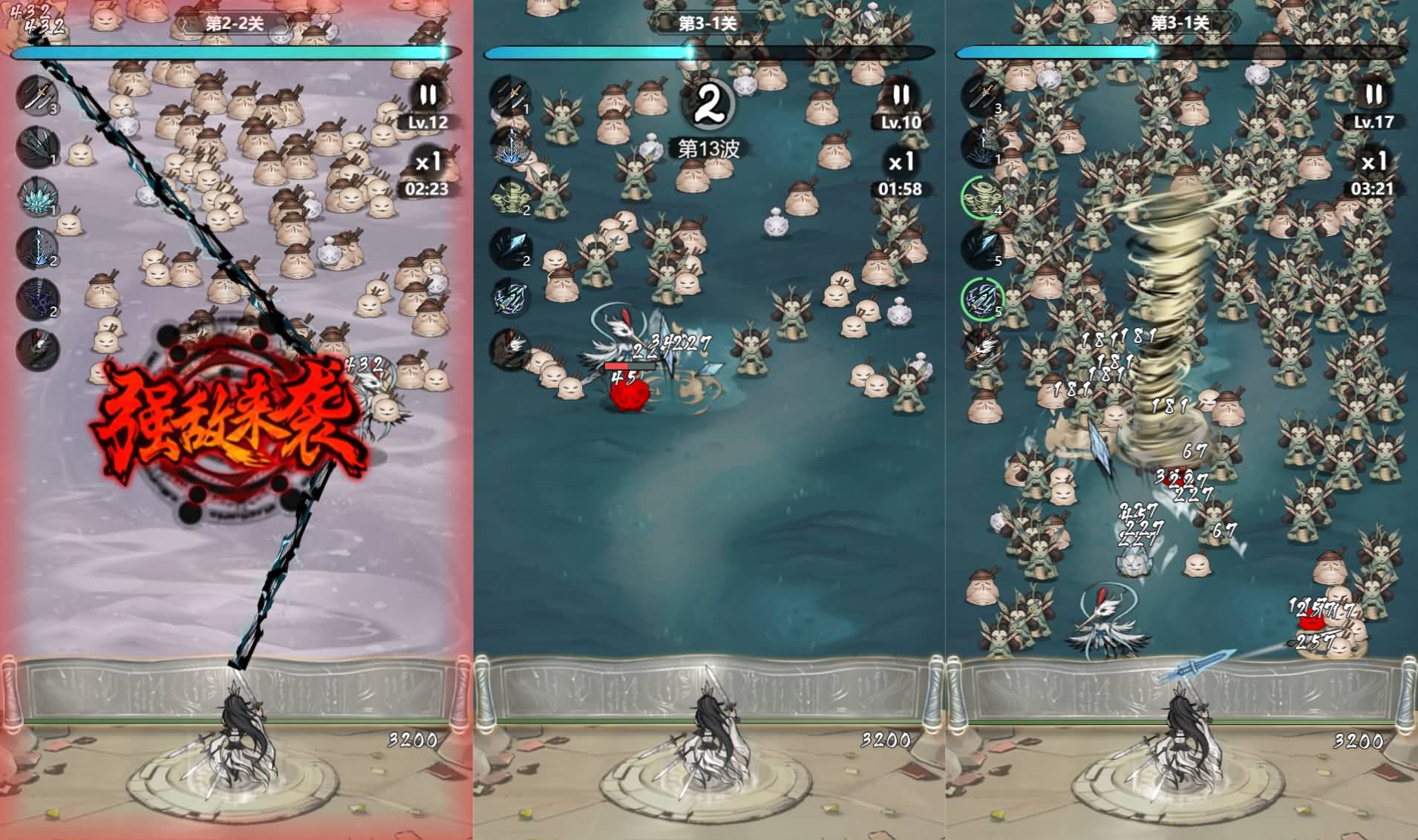This screenshot has height=840, width=1418.
Task: Select the level 5 ice shard skill icon
Action: click(982, 247)
